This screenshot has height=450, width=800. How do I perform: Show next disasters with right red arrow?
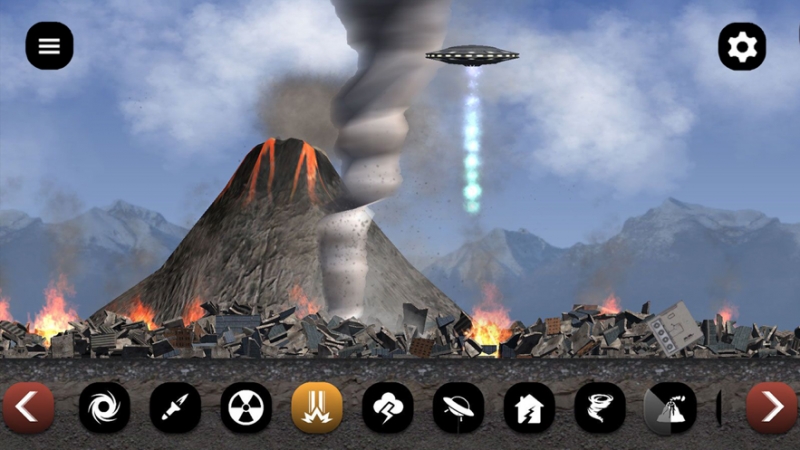[x=772, y=407]
